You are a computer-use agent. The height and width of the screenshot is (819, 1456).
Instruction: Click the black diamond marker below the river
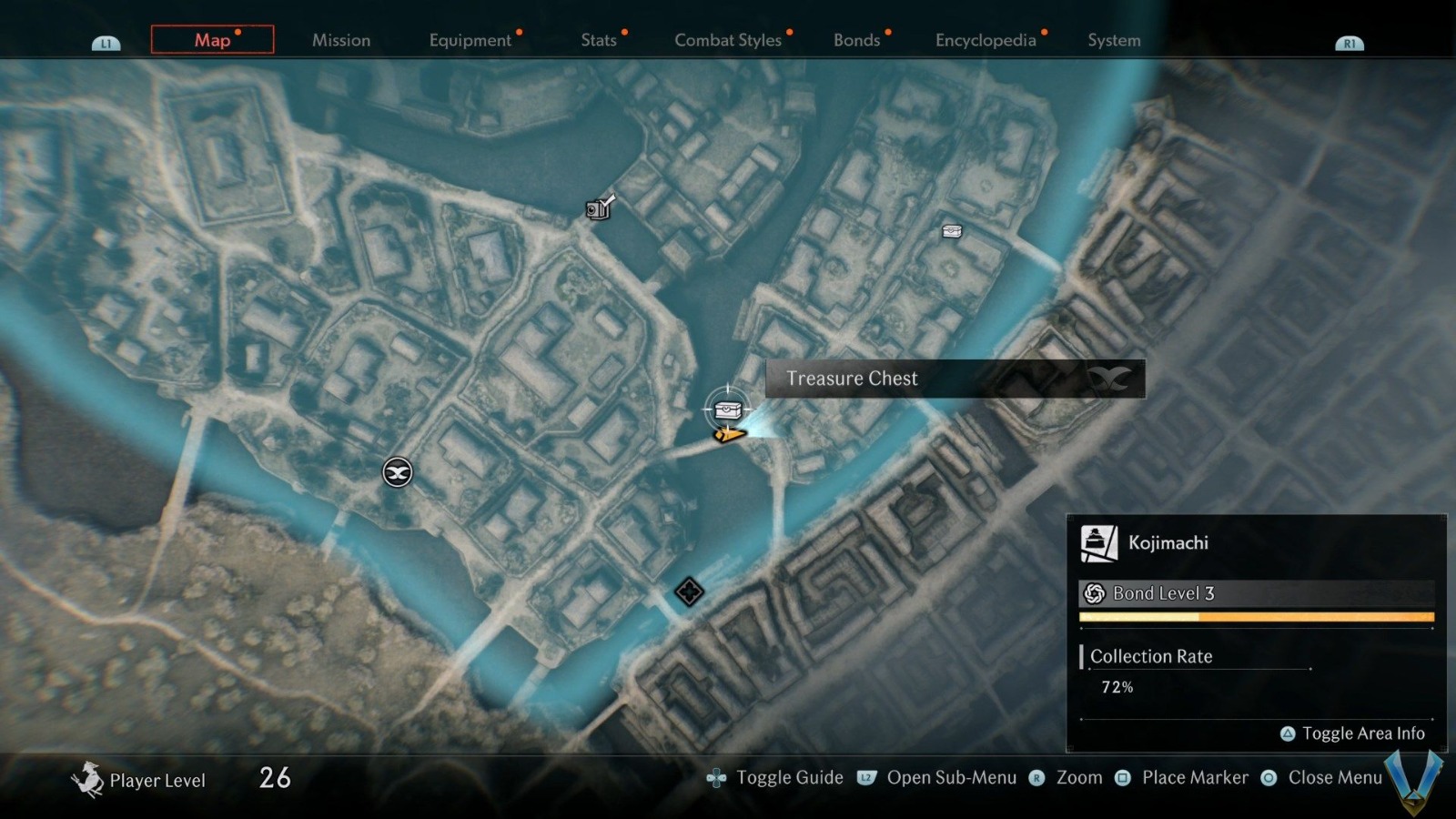click(688, 591)
